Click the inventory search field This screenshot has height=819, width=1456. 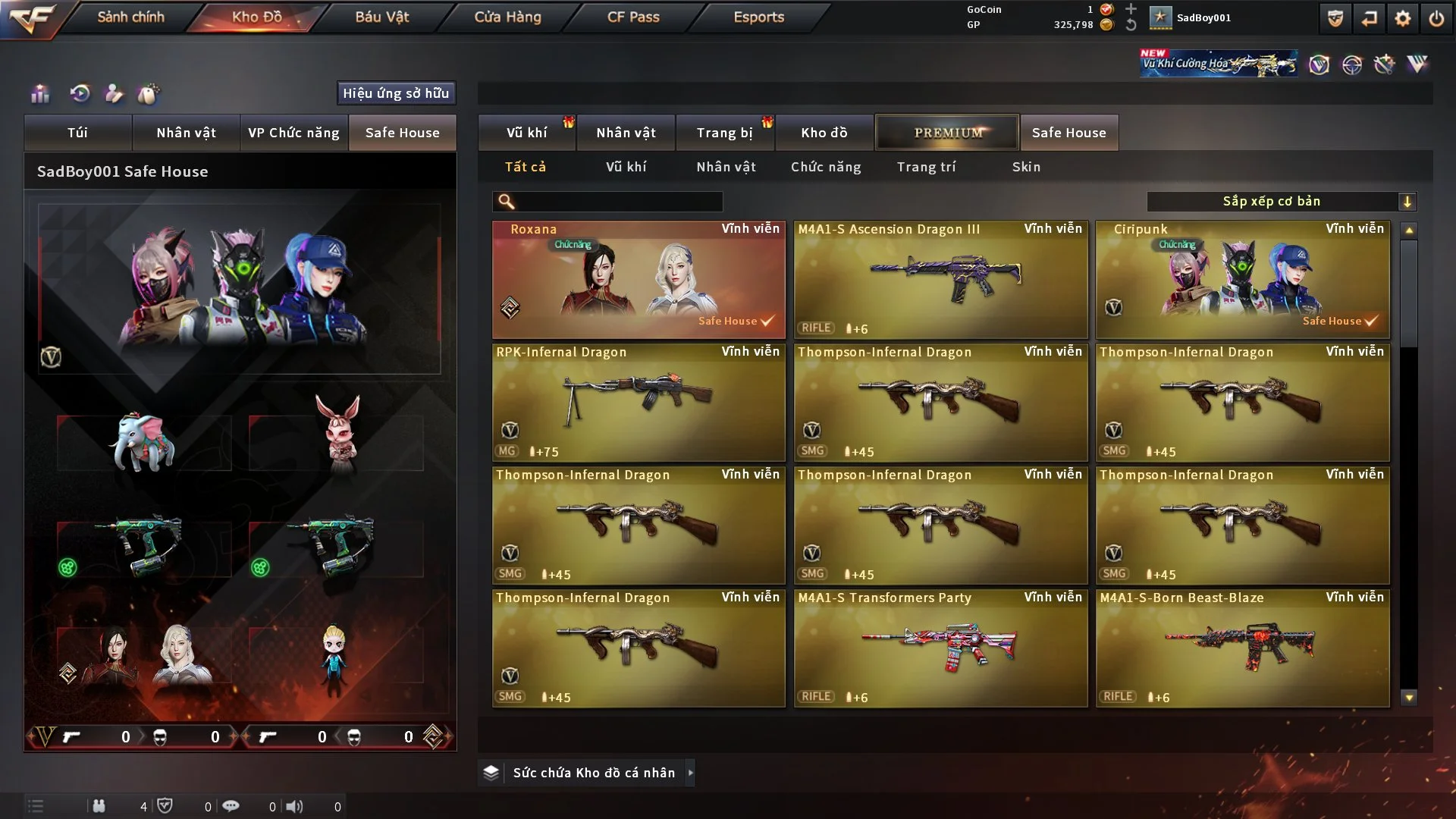point(618,202)
